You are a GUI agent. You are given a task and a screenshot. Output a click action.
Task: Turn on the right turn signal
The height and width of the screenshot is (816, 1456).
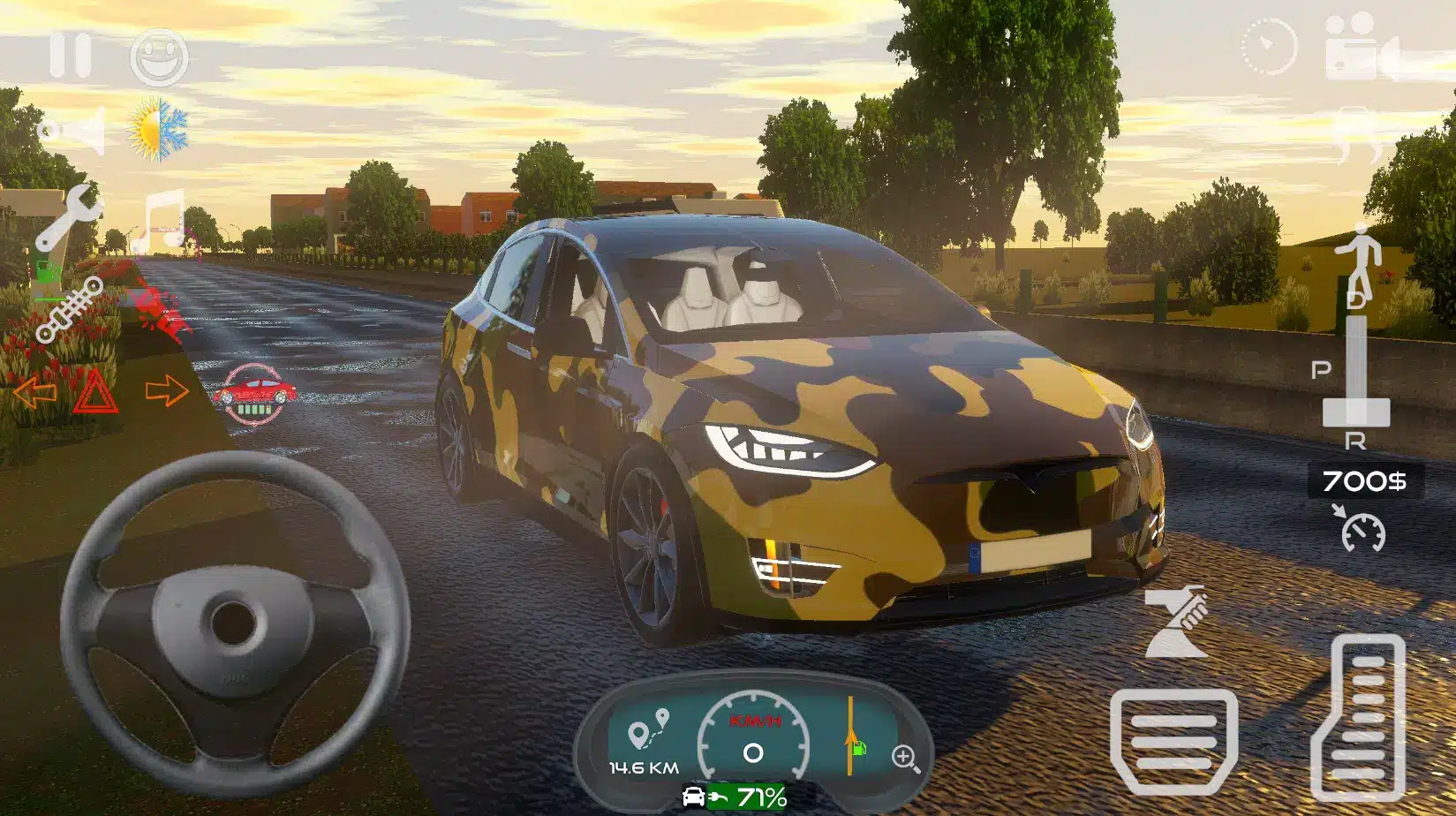pyautogui.click(x=167, y=390)
